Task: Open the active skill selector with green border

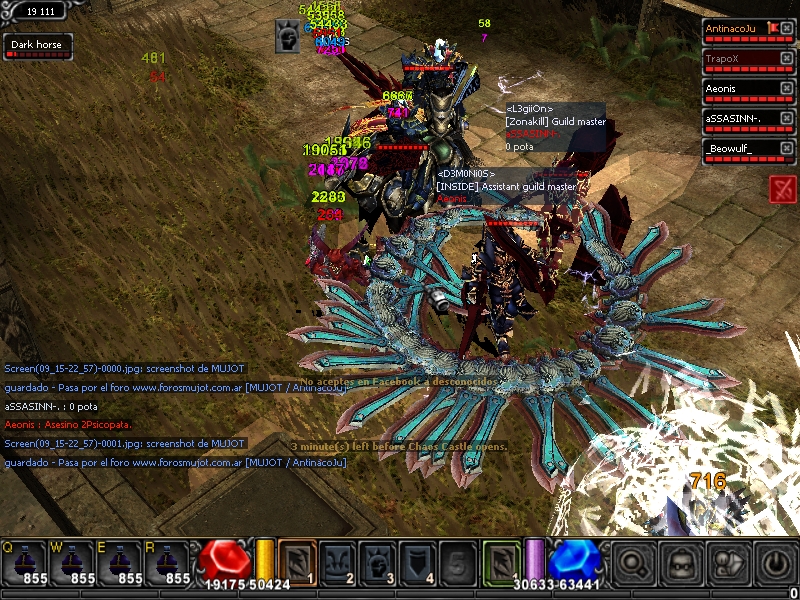Action: click(x=502, y=561)
